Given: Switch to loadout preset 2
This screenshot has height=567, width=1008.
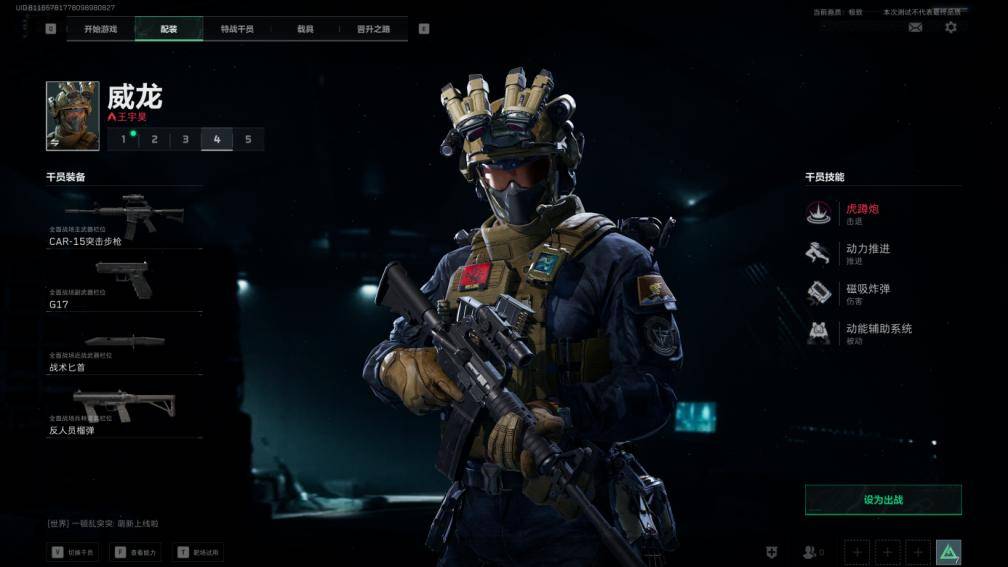Looking at the screenshot, I should point(154,139).
